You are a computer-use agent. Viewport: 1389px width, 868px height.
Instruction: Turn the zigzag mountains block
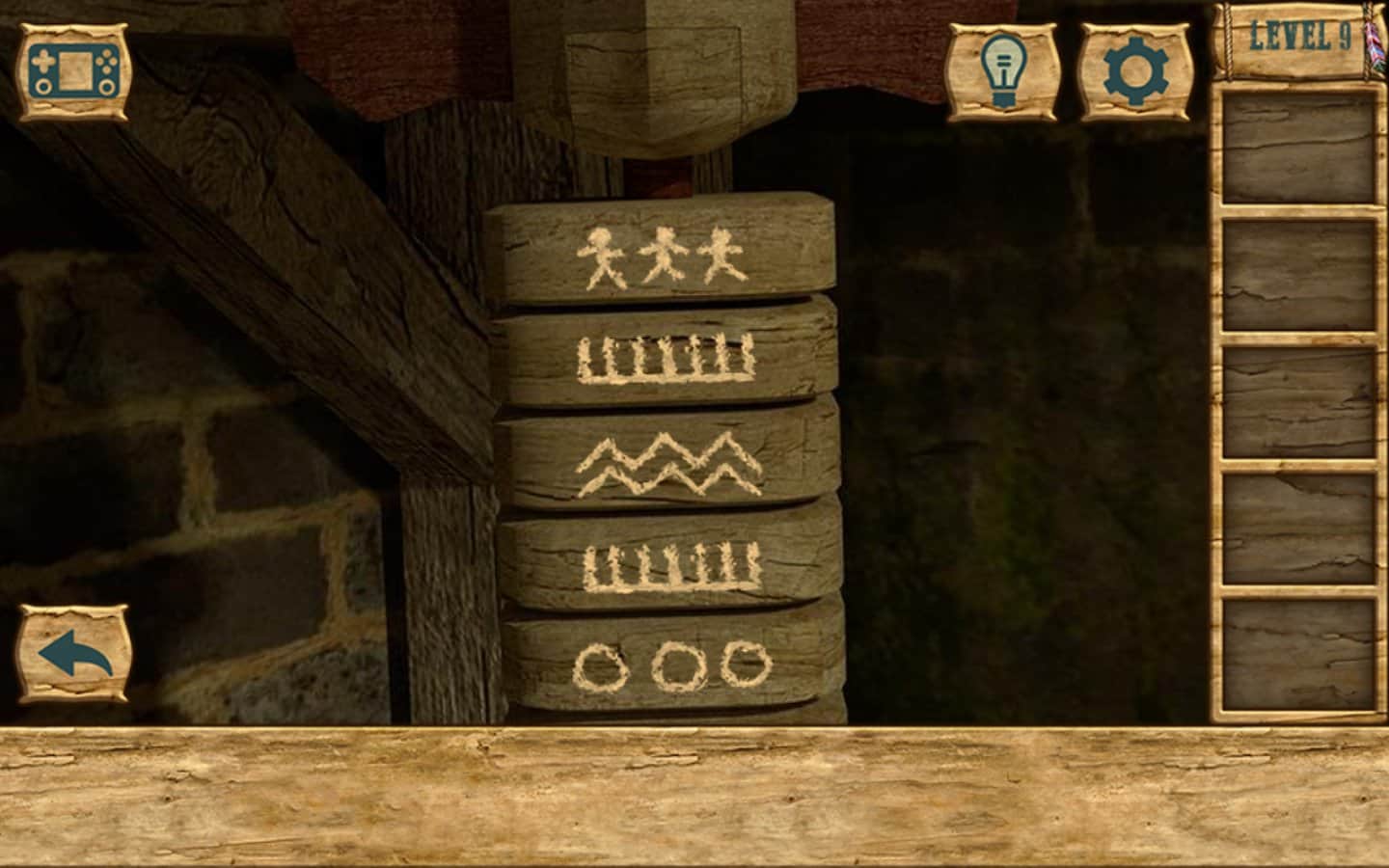pos(667,465)
